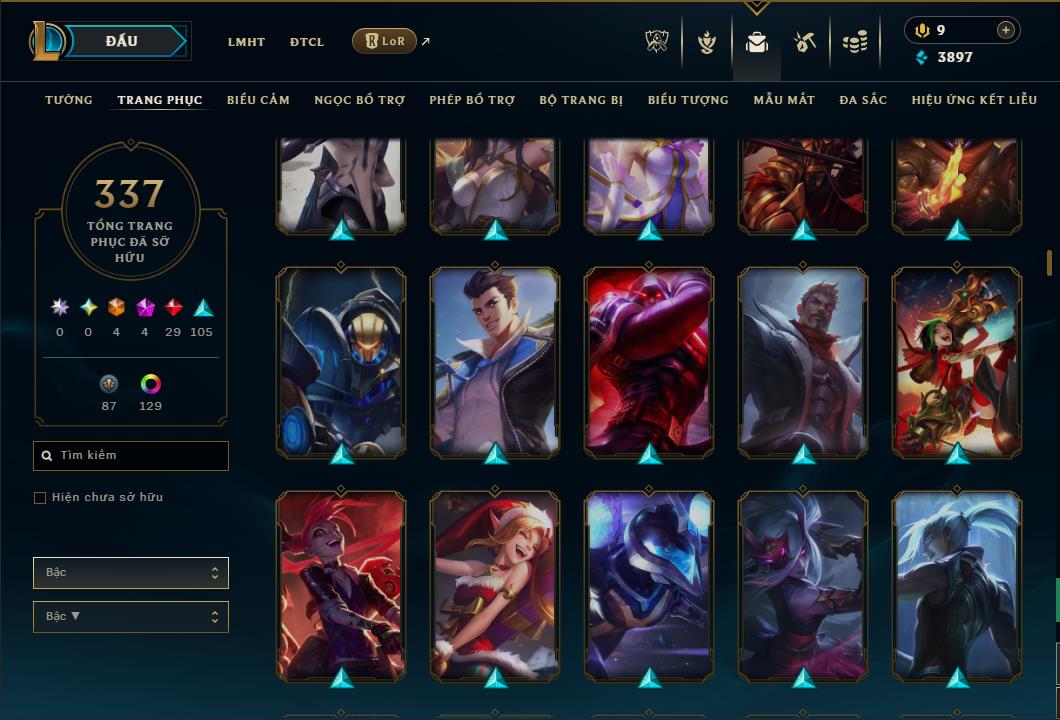Screen dimensions: 1060x720
Task: Go to BỘ TRANG BỊ tab
Action: pyautogui.click(x=581, y=100)
